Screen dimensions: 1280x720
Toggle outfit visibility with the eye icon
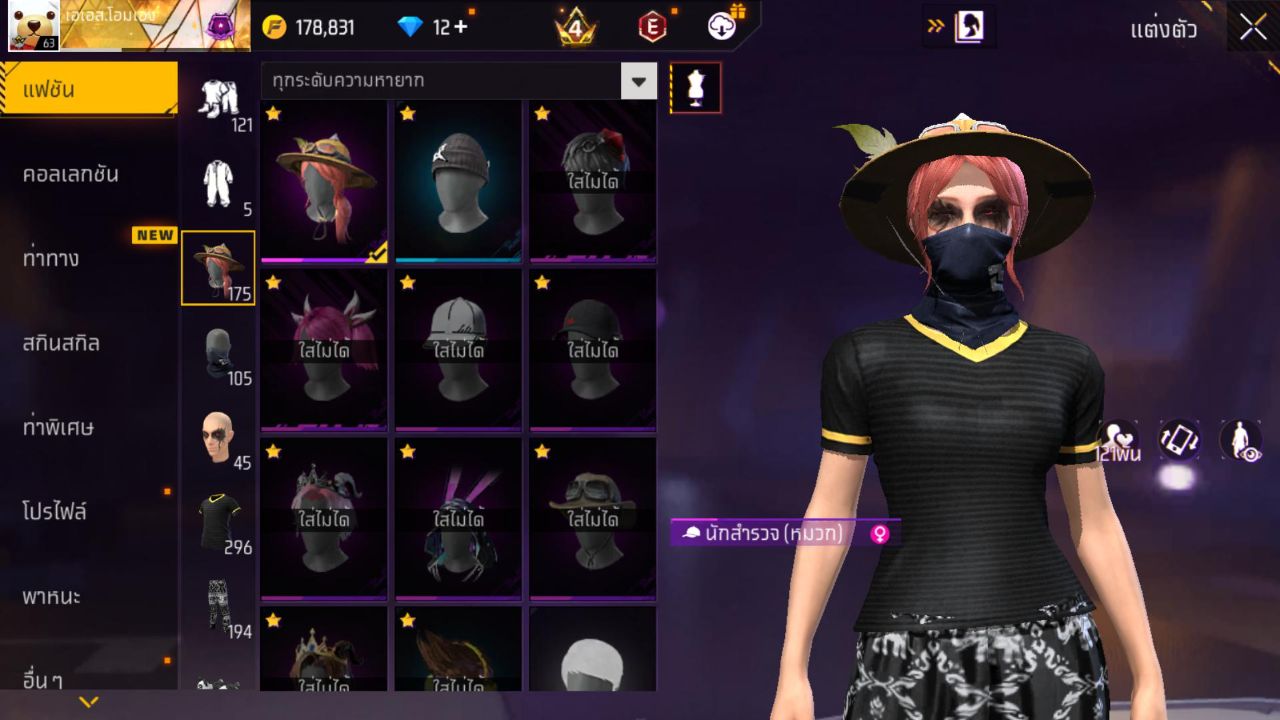point(1240,440)
